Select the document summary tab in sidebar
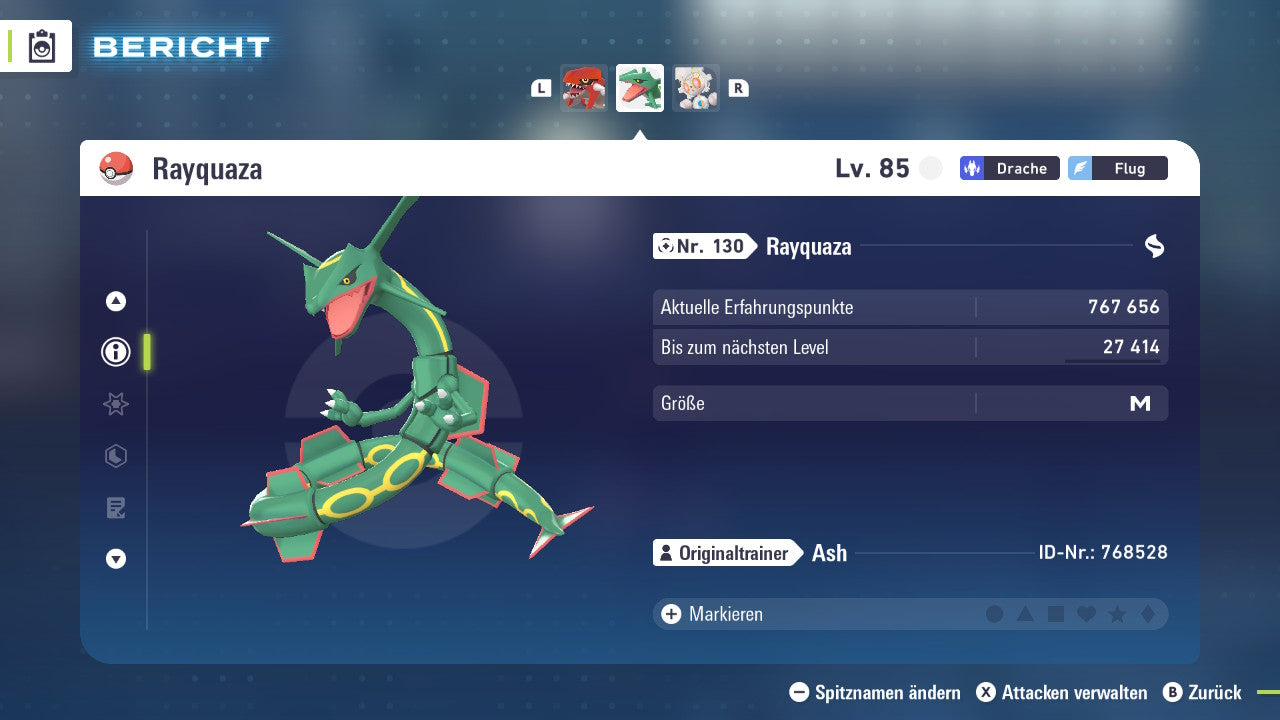 point(115,508)
